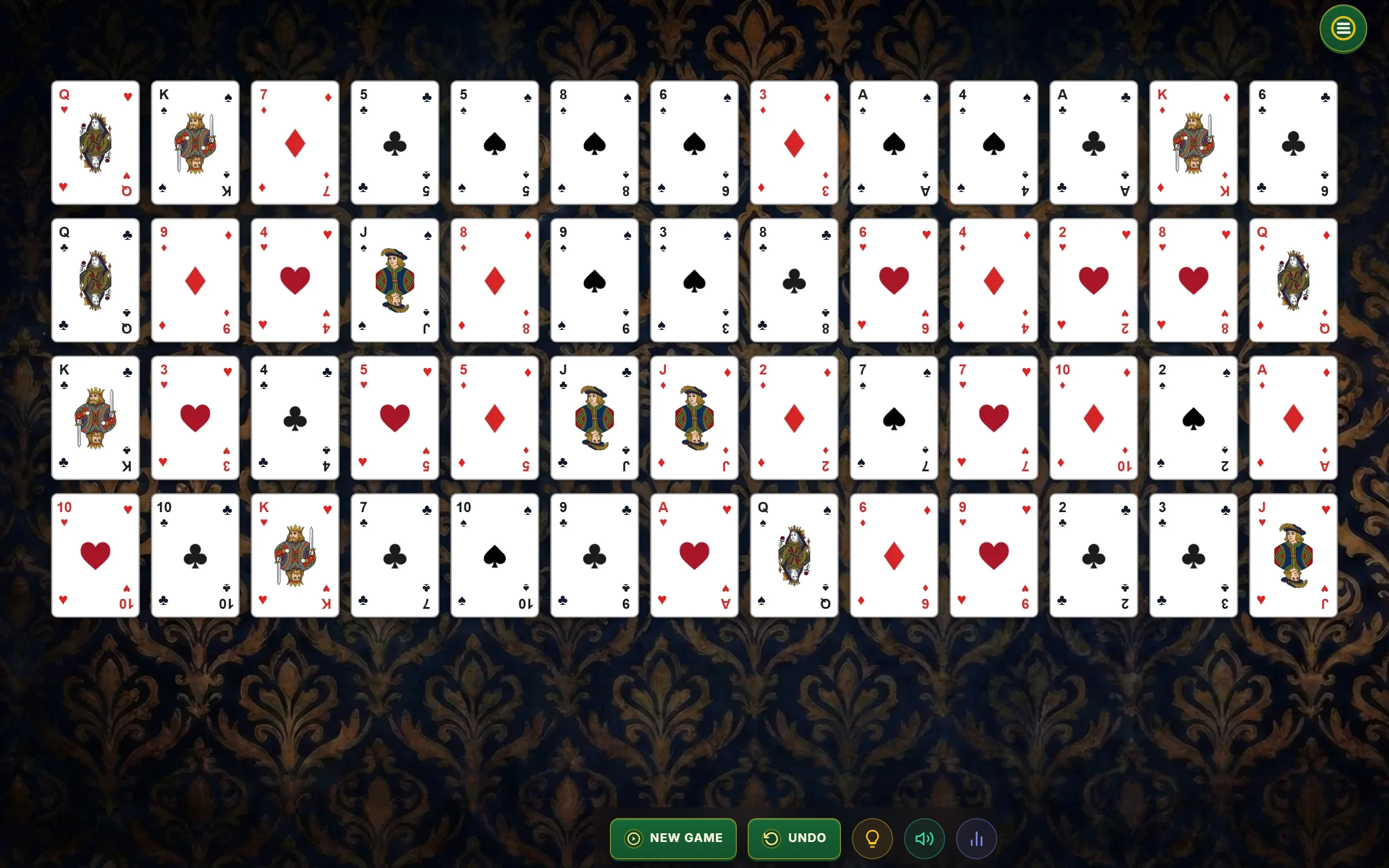1389x868 pixels.
Task: Choose the Queen of Spades card
Action: [x=794, y=555]
